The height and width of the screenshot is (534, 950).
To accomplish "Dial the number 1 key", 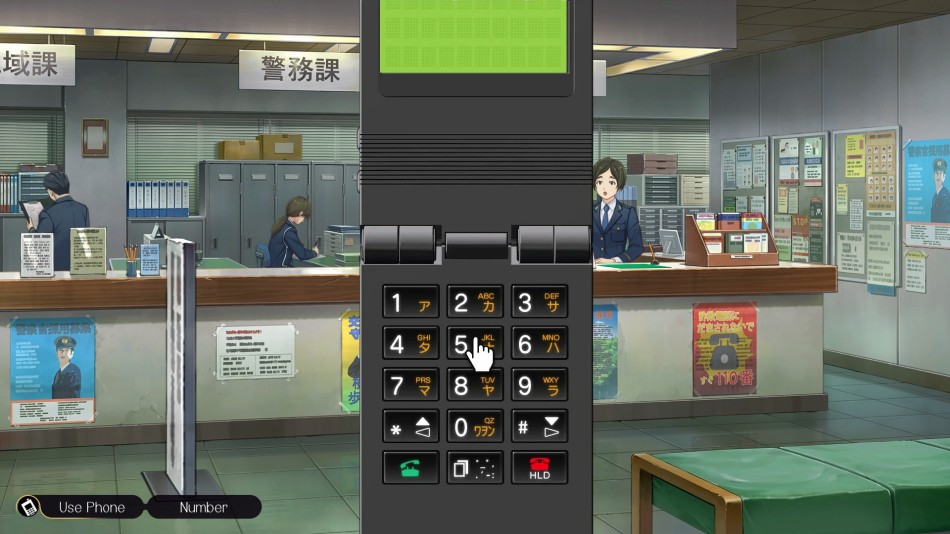I will pyautogui.click(x=411, y=303).
